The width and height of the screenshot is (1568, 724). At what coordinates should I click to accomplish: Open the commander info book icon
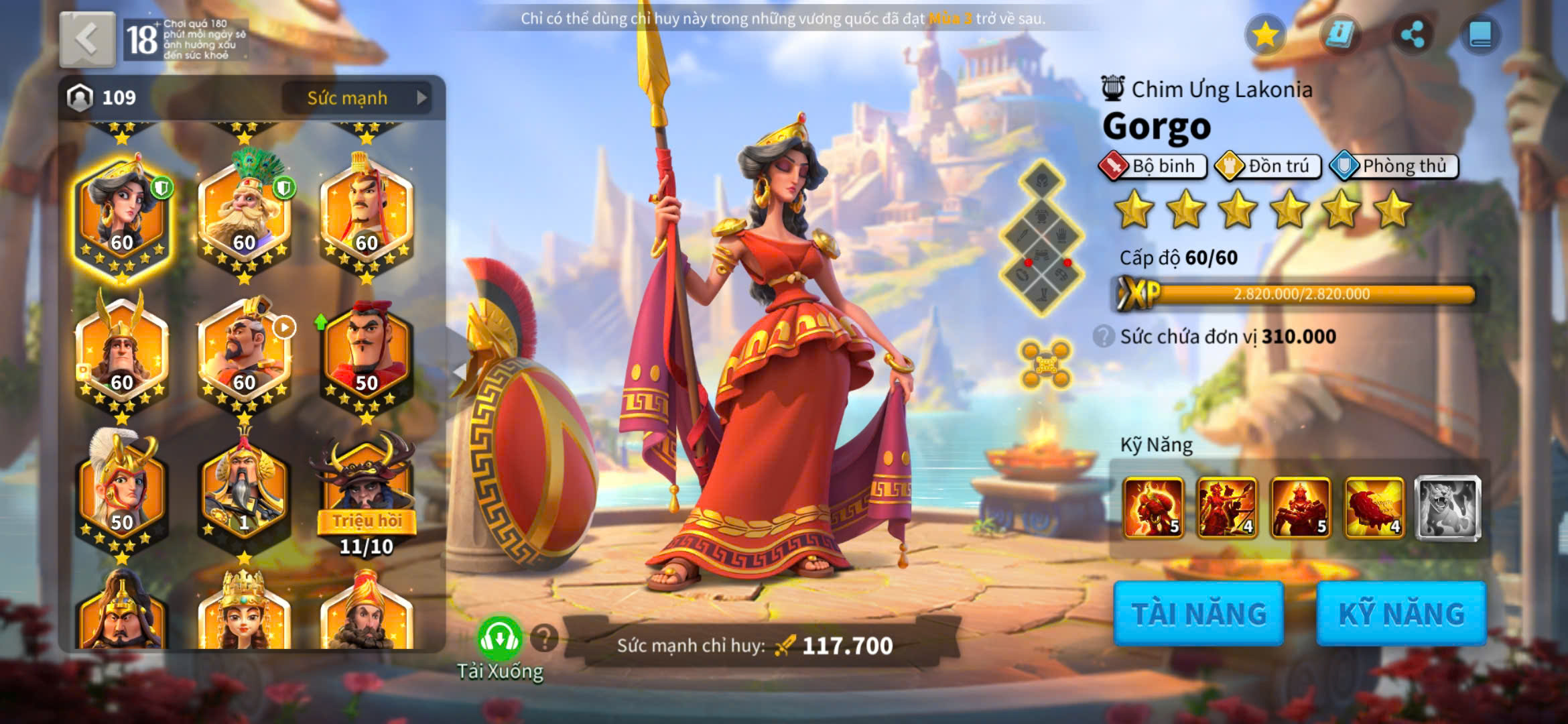[1340, 35]
